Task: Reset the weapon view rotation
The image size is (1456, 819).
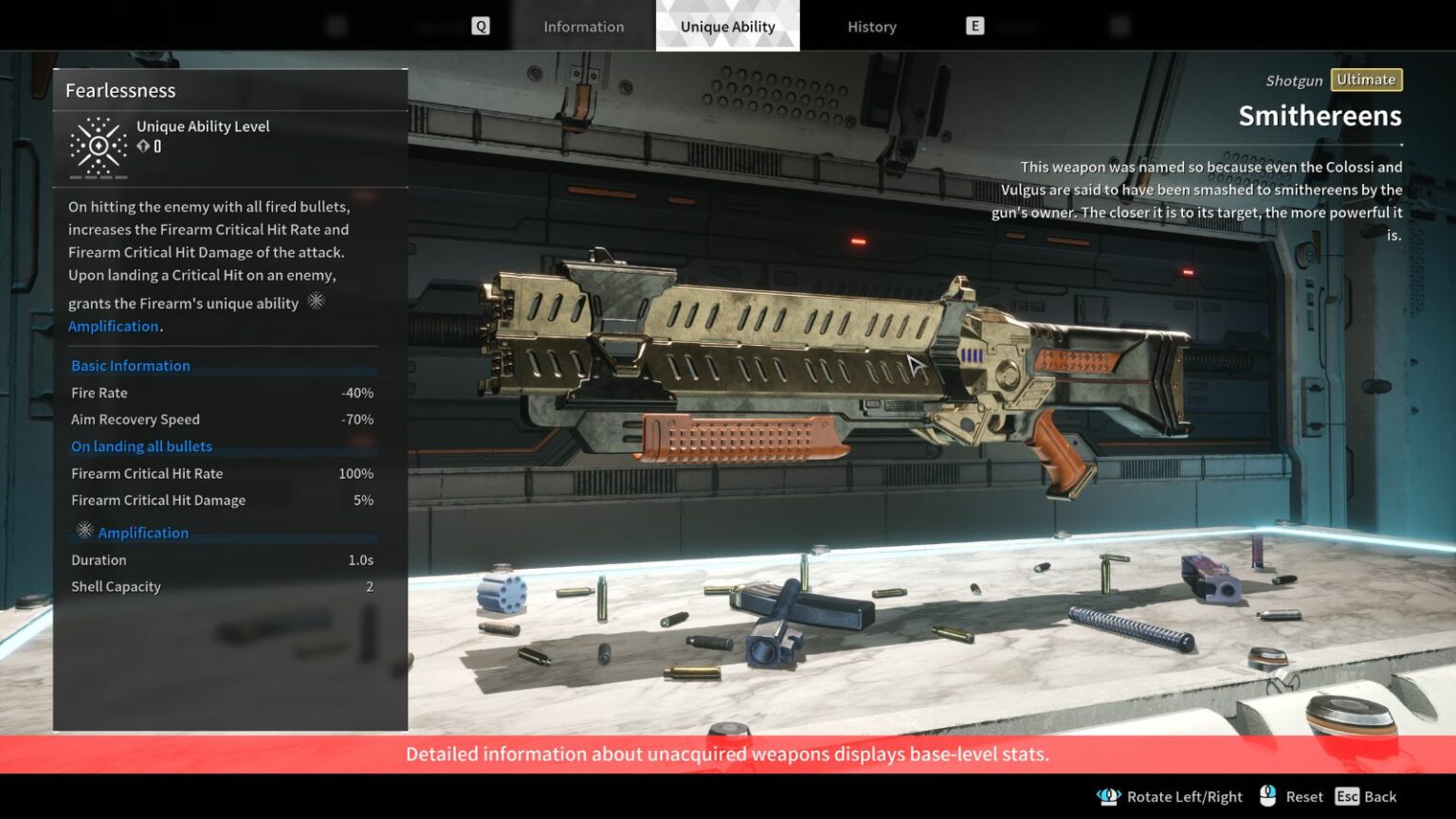Action: [1291, 796]
